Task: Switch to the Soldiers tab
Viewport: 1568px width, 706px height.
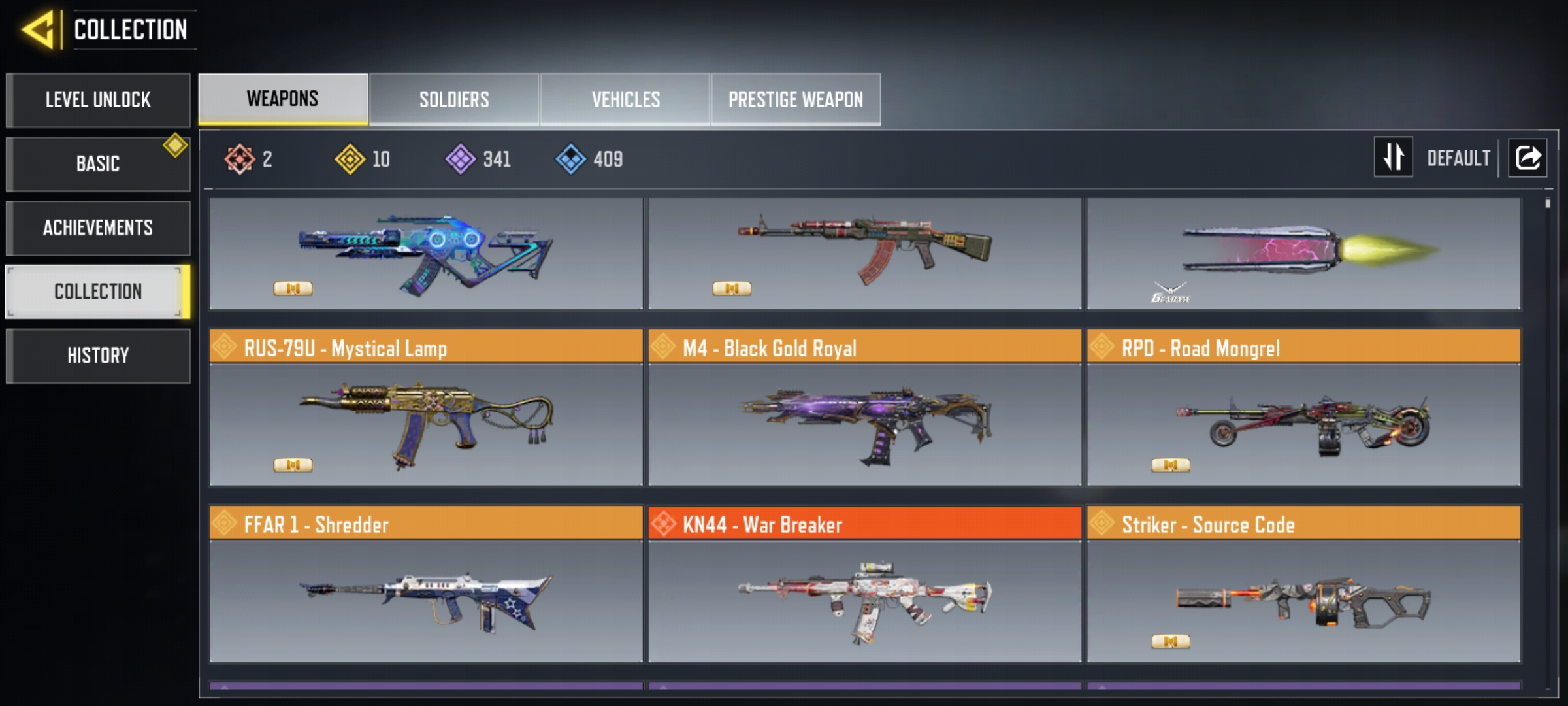Action: tap(454, 99)
